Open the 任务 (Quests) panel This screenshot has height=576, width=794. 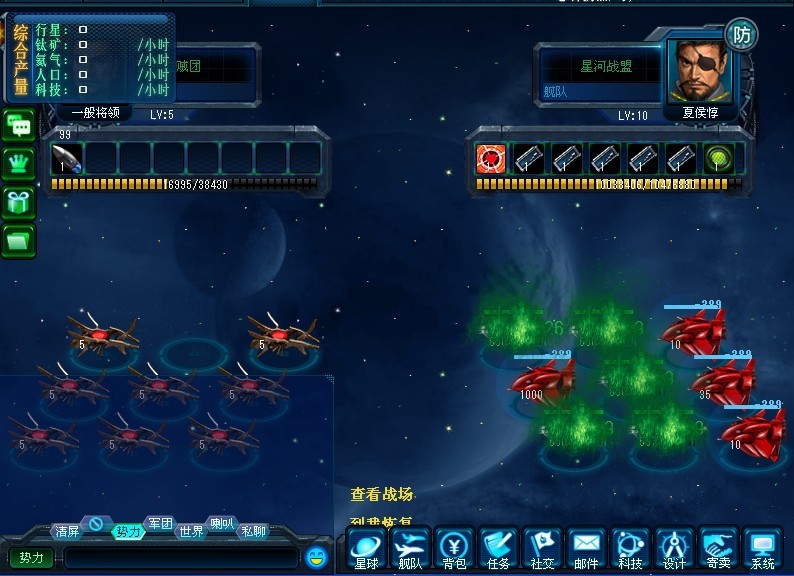(x=499, y=550)
